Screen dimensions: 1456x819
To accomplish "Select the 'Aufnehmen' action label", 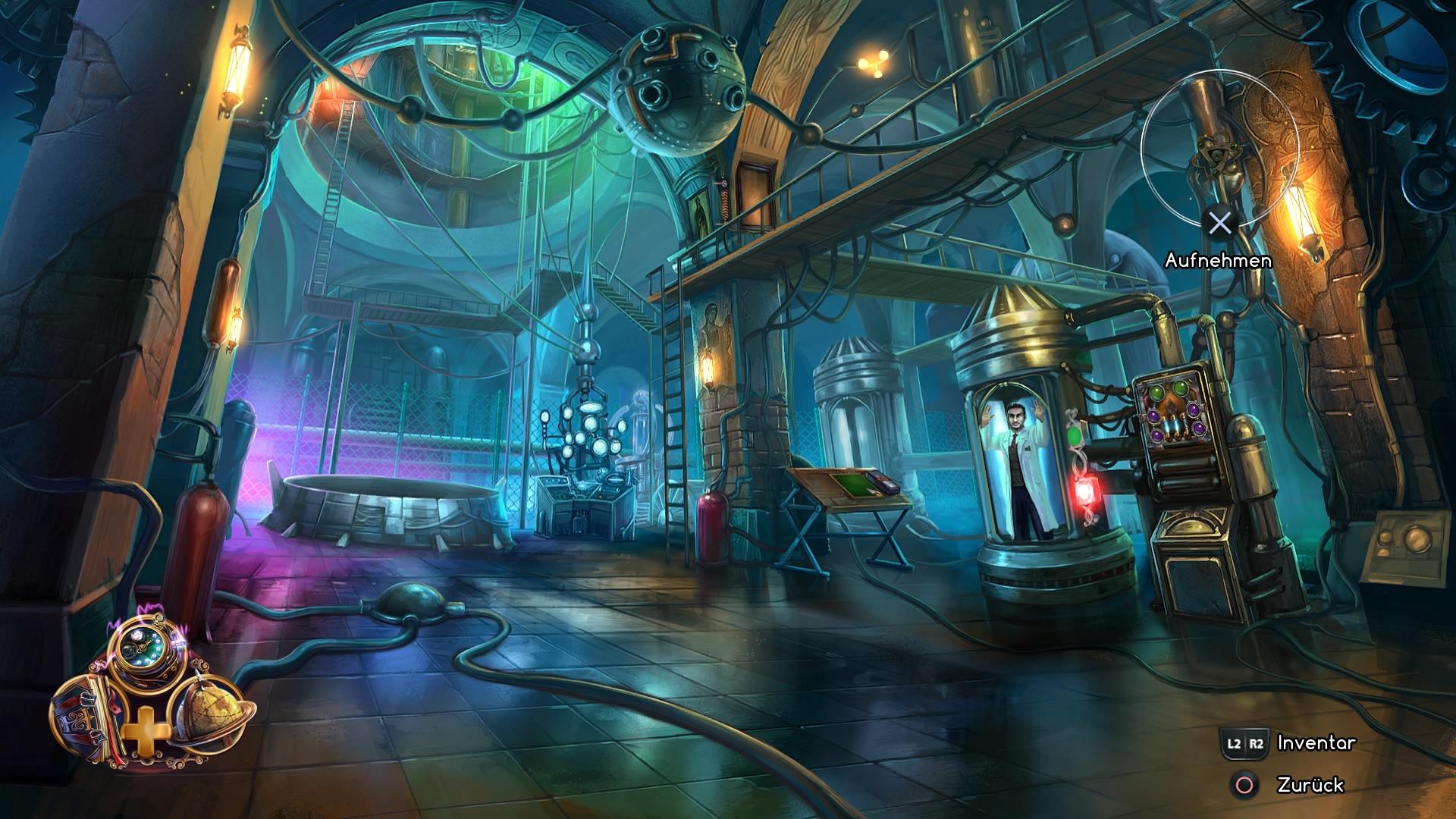I will tap(1219, 260).
